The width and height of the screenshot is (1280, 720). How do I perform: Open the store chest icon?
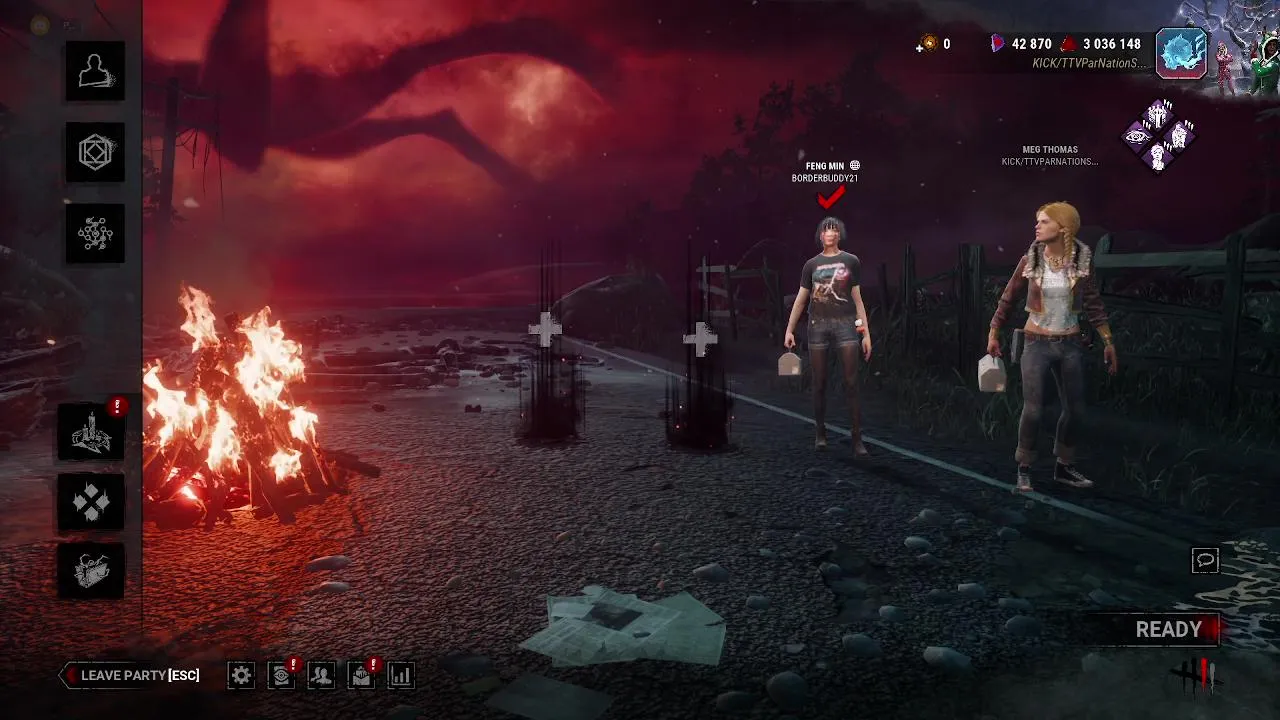pos(91,571)
